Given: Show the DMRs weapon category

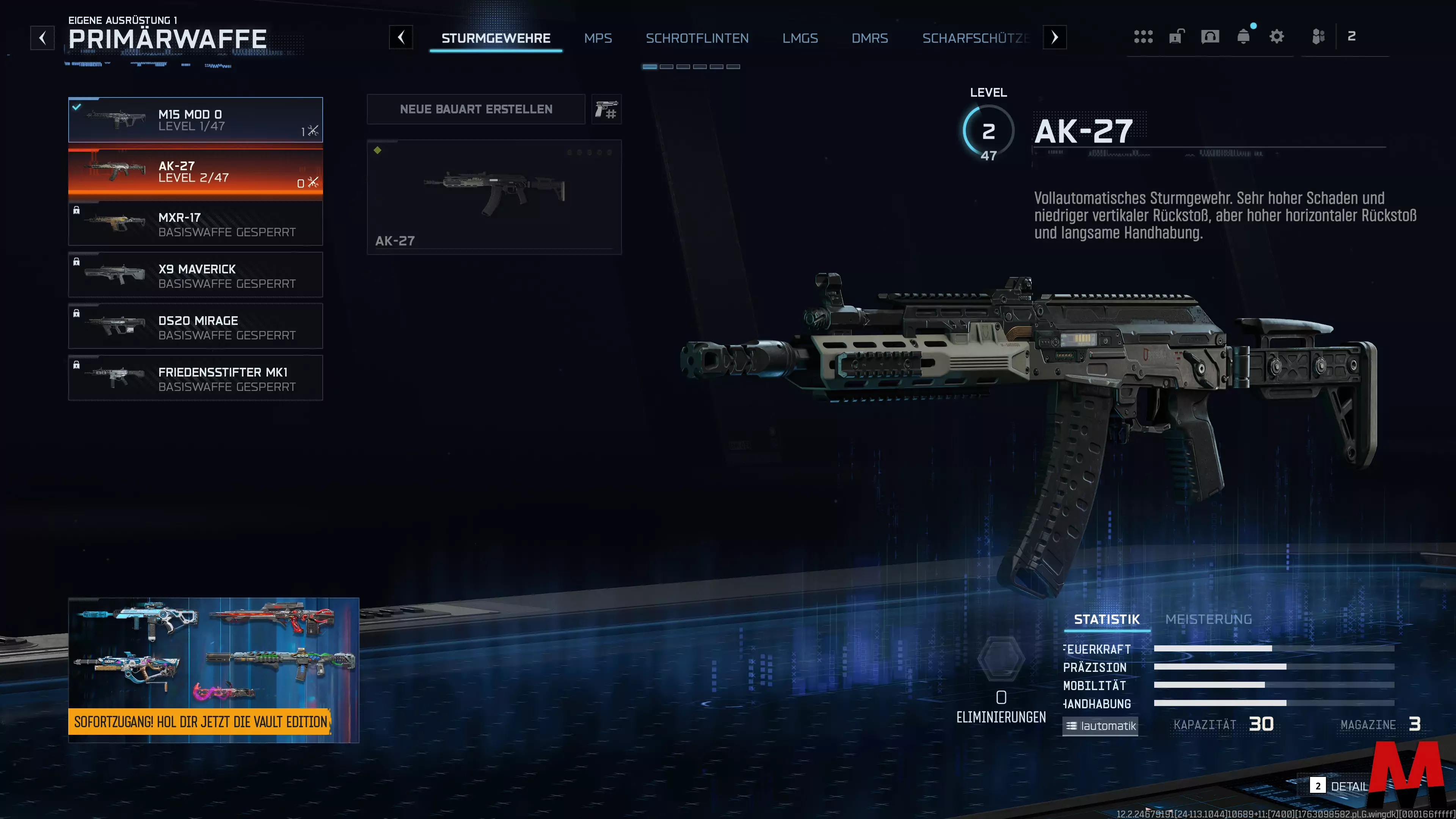Looking at the screenshot, I should (x=869, y=38).
